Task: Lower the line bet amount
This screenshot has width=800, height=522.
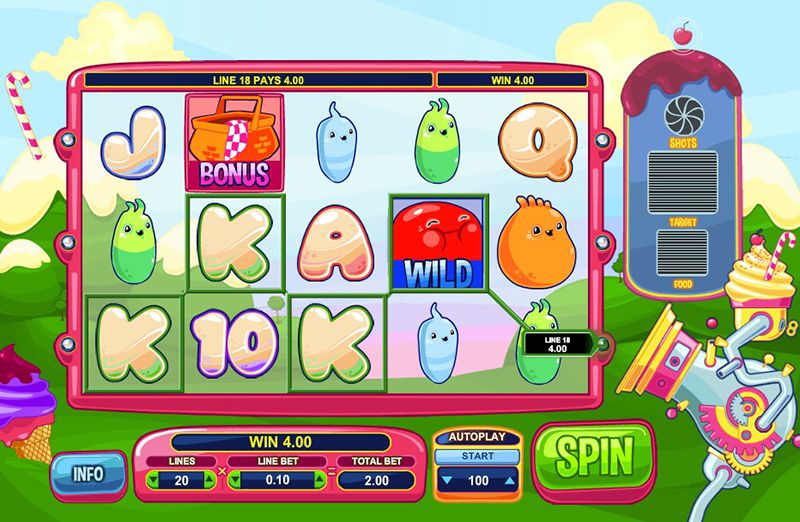Action: [236, 480]
